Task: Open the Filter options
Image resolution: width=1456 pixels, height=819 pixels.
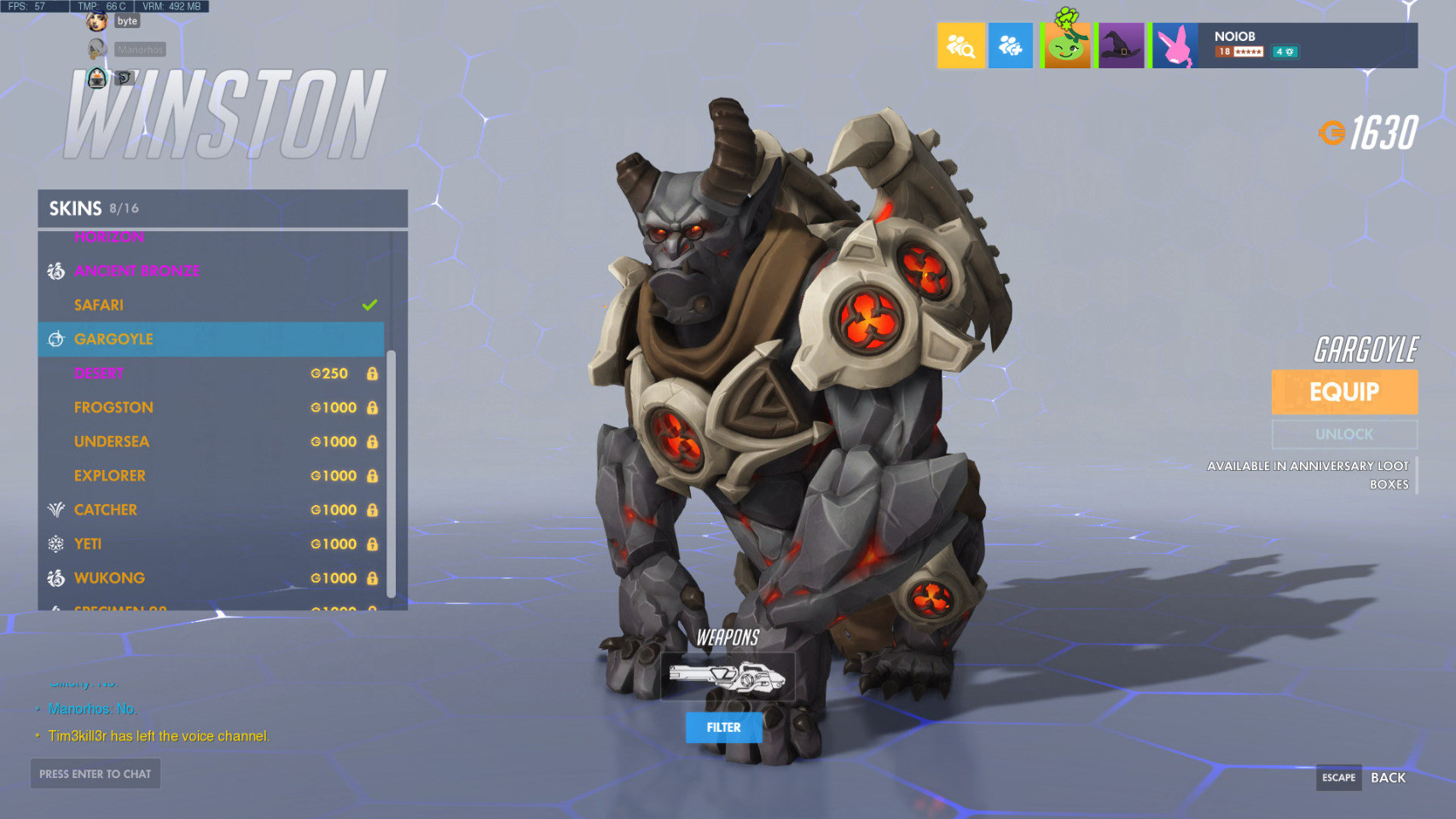Action: pos(723,728)
